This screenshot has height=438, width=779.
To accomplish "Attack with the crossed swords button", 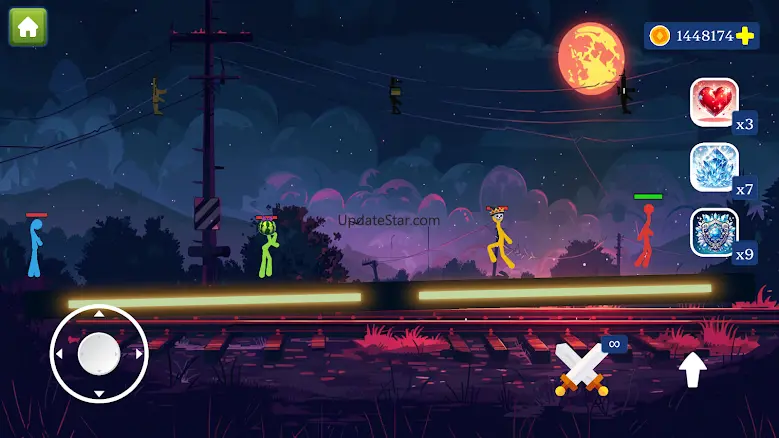I will [582, 369].
